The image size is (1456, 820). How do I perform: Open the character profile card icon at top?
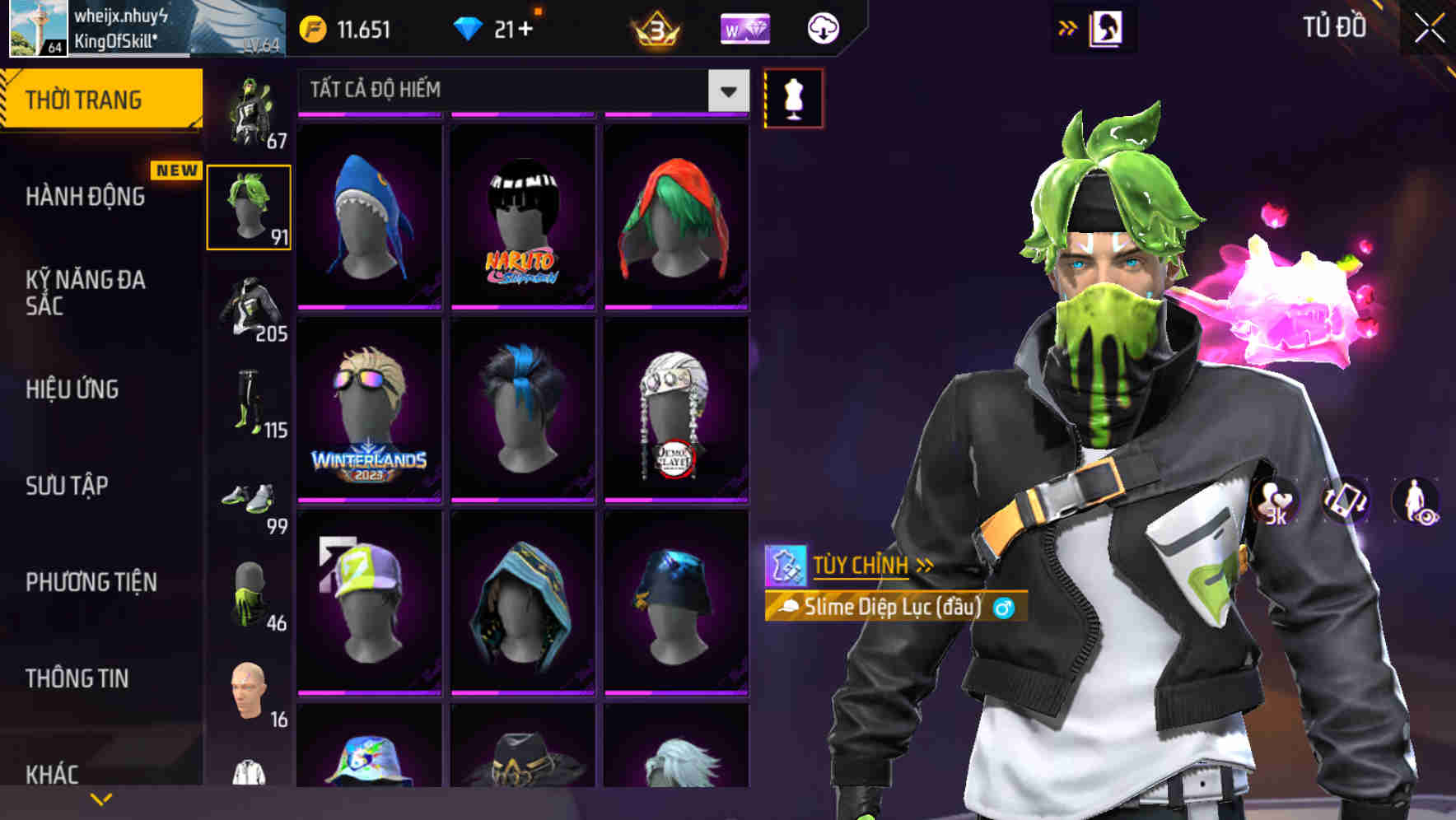1108,27
